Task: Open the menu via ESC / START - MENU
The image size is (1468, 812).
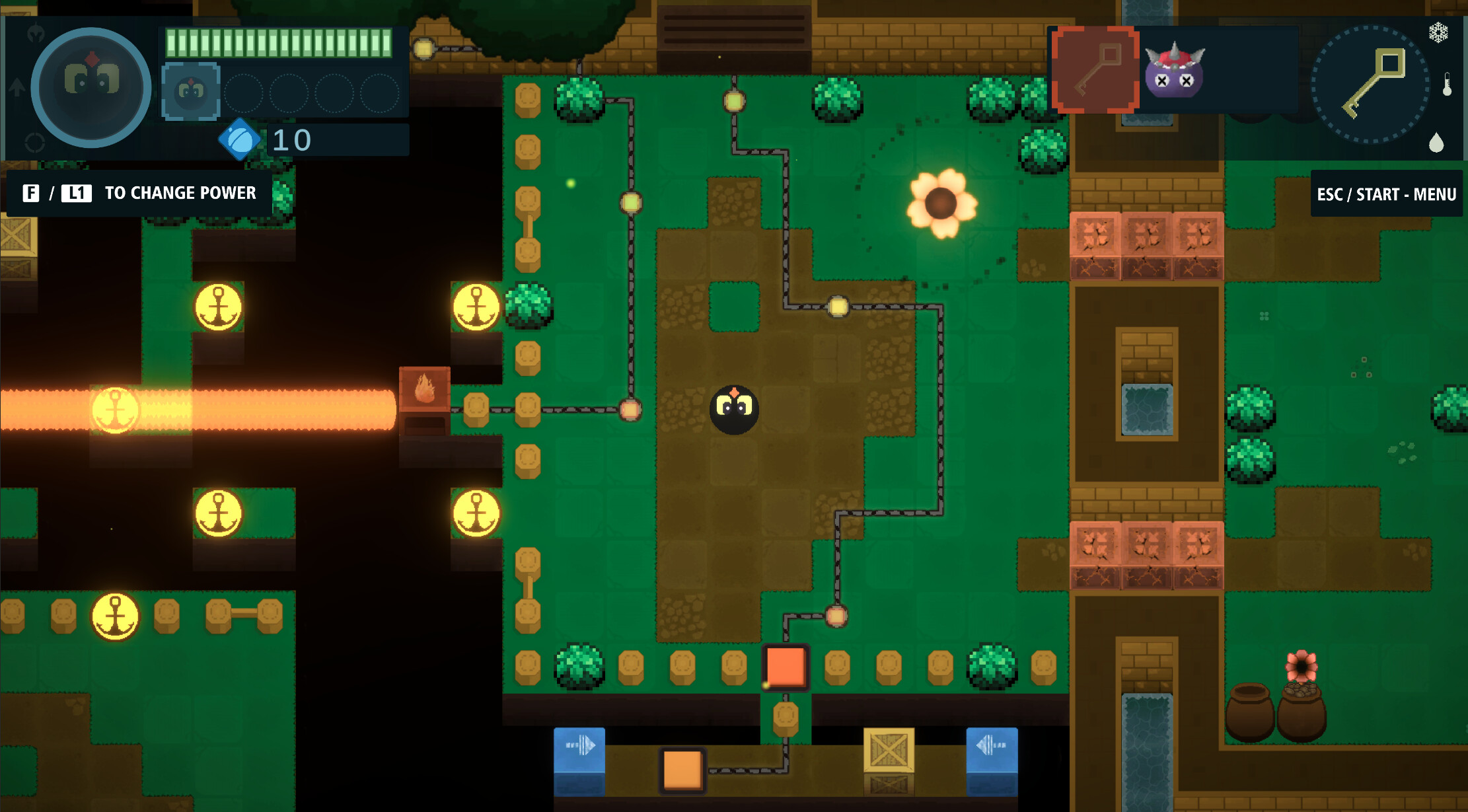Action: (1385, 194)
